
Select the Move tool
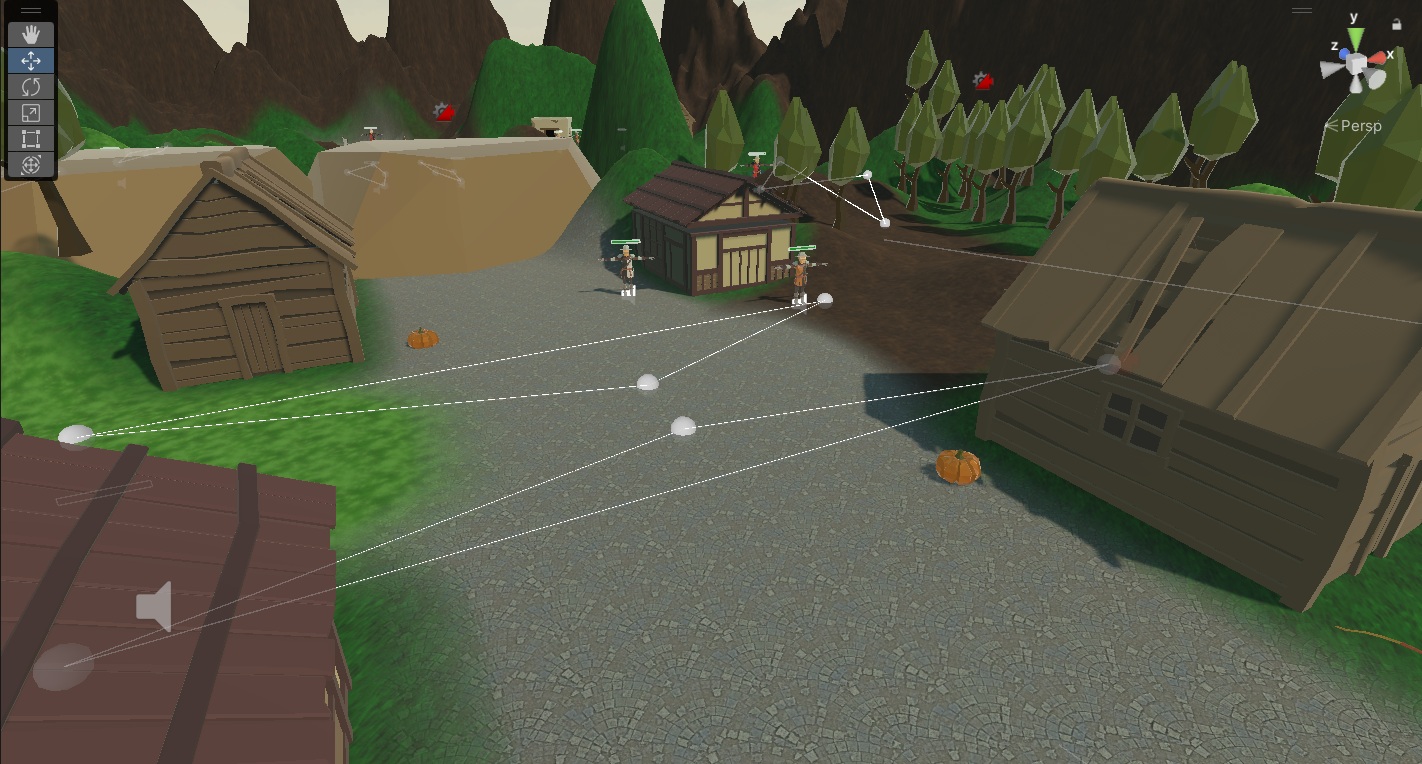[x=31, y=60]
